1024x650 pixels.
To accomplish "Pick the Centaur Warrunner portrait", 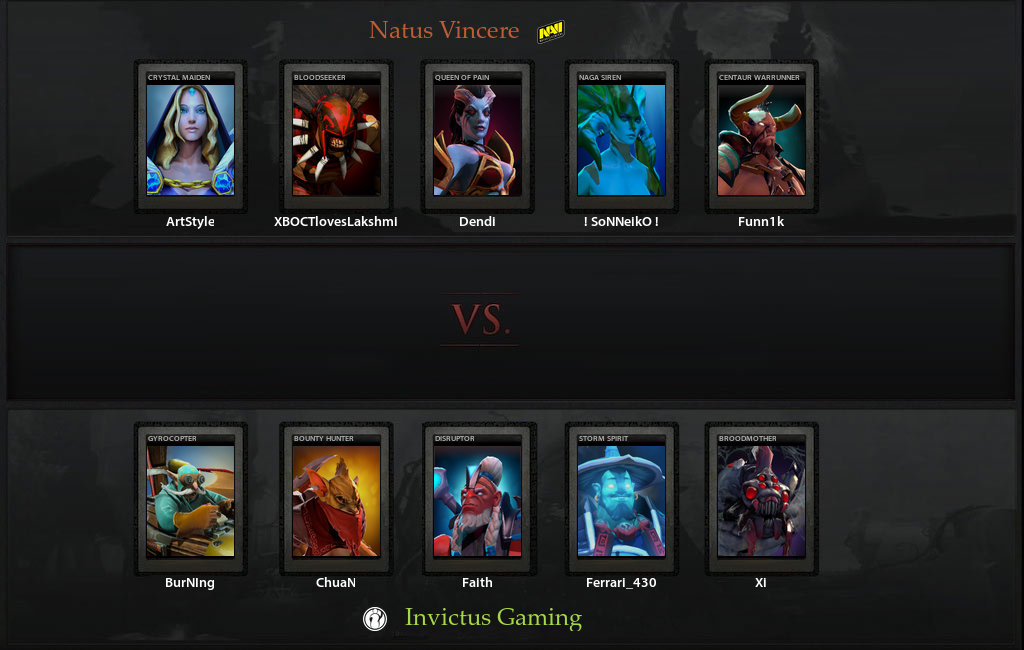I will click(761, 138).
